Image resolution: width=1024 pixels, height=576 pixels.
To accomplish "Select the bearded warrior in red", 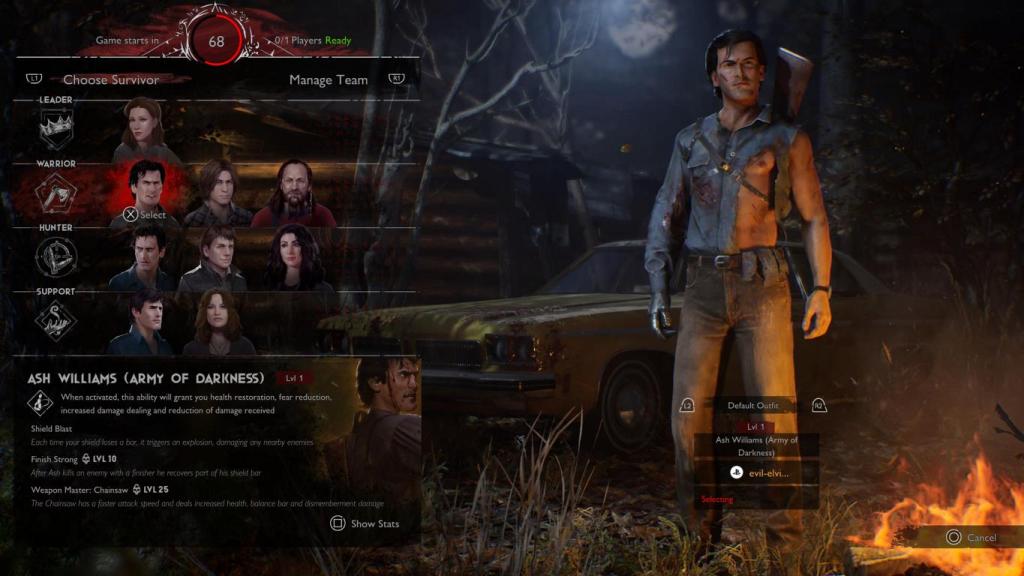I will [x=292, y=193].
